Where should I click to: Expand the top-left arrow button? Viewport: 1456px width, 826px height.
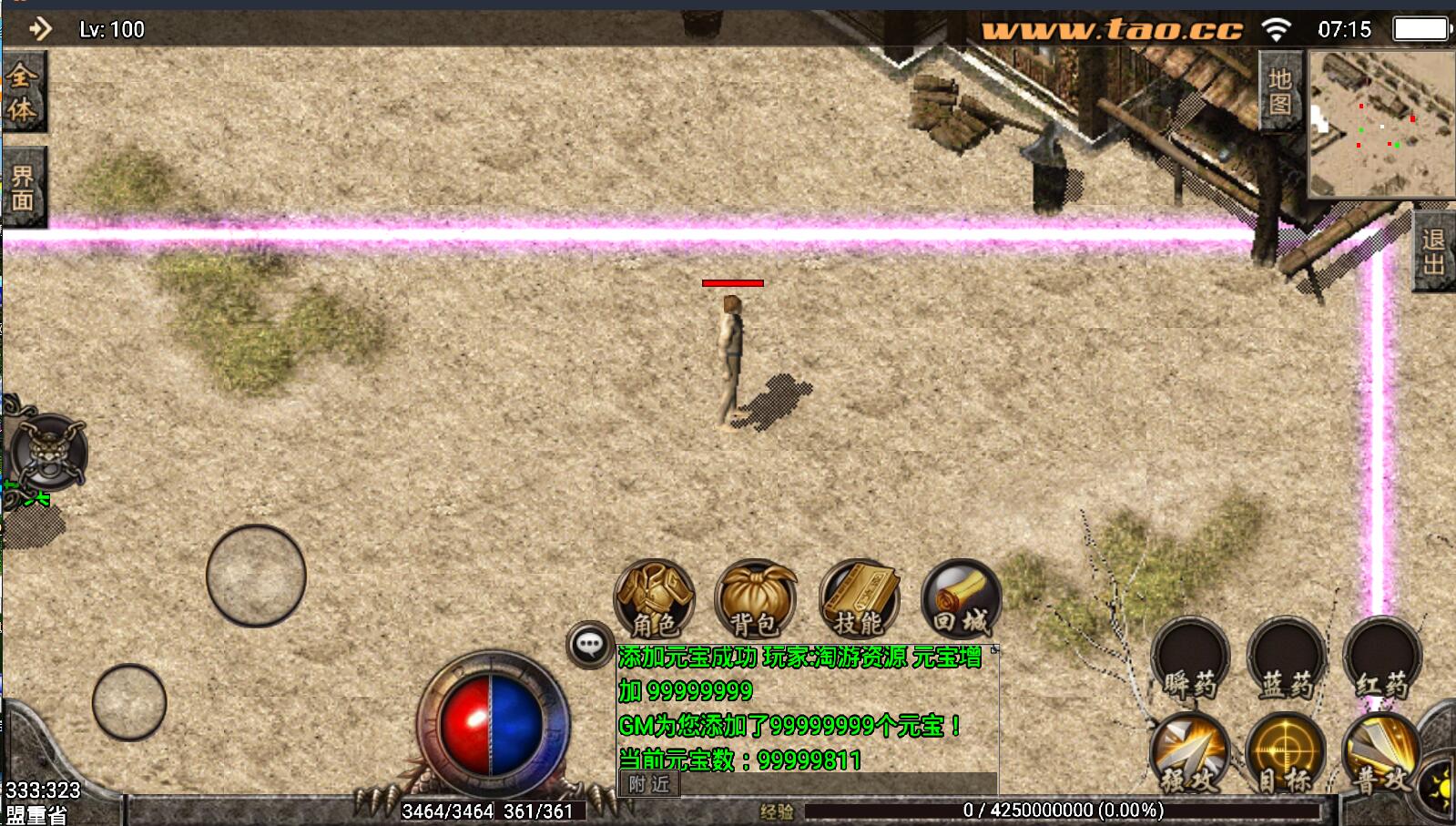coord(40,29)
